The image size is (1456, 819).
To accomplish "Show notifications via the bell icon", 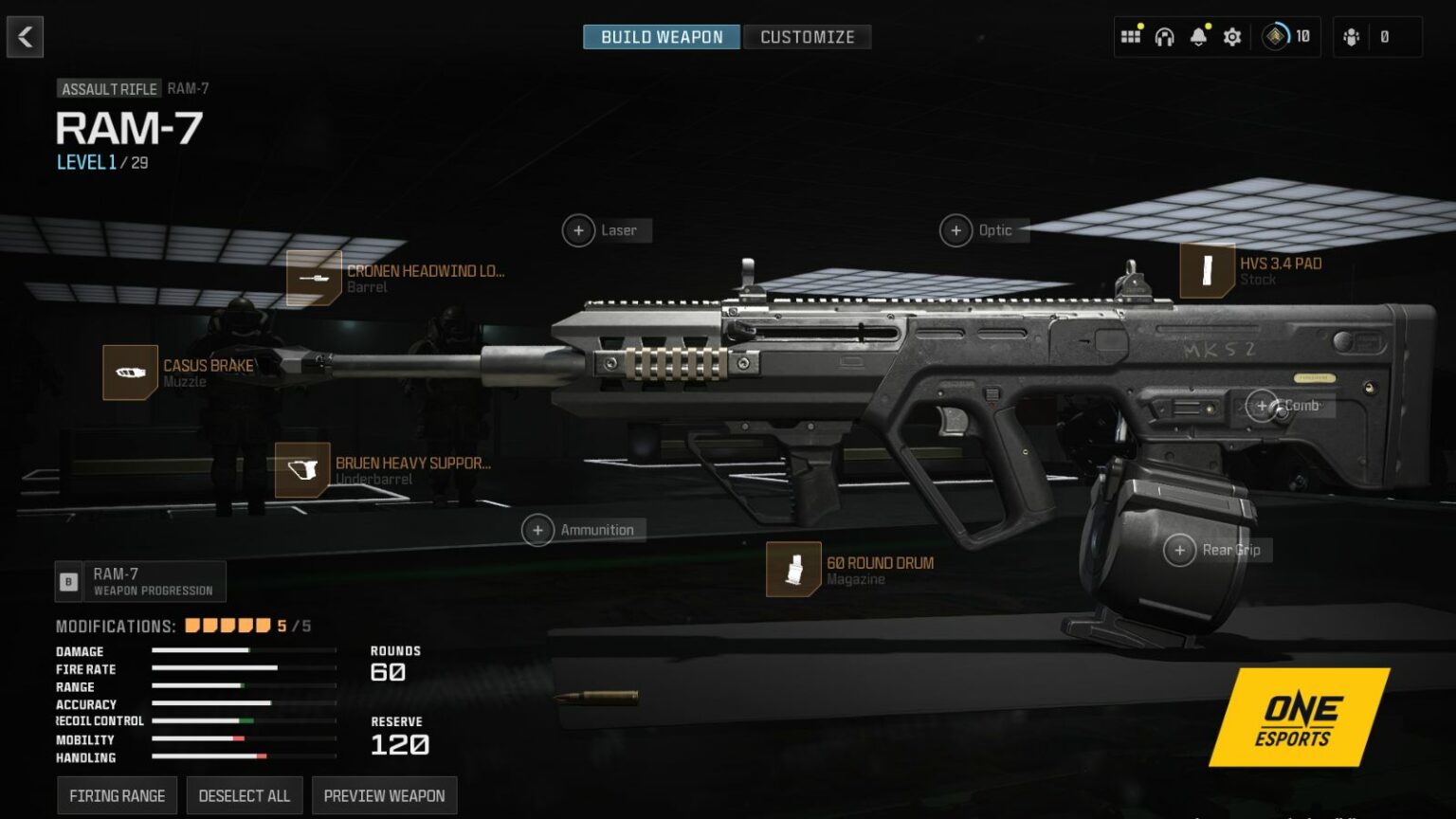I will coord(1198,37).
